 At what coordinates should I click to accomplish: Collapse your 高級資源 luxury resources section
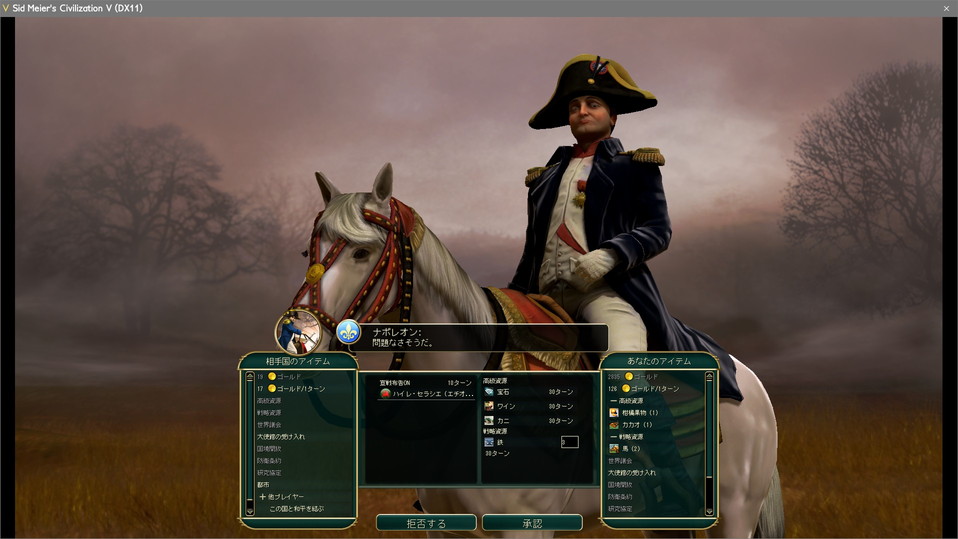point(633,400)
